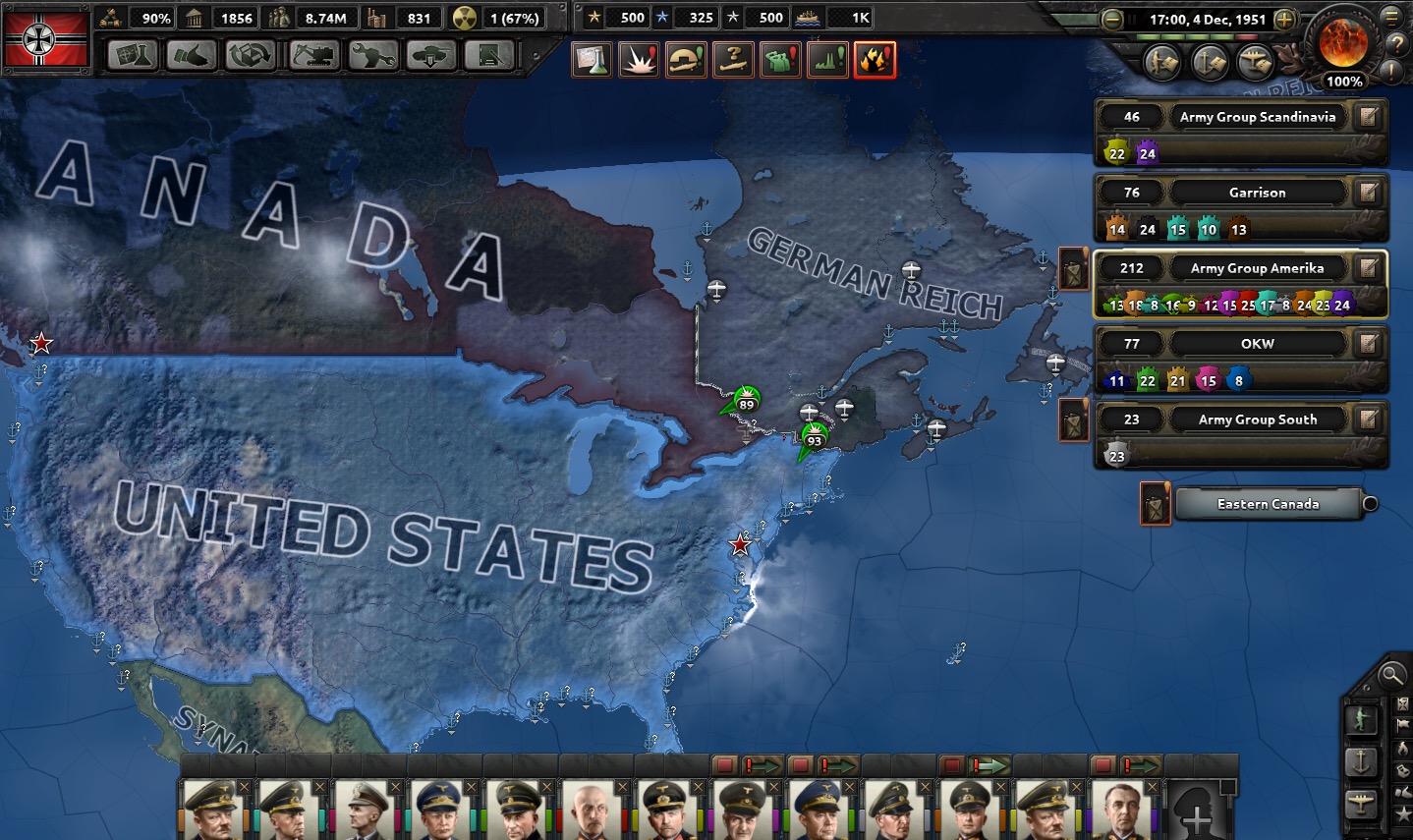Open the magnifying glass search
This screenshot has height=840, width=1413.
1390,675
